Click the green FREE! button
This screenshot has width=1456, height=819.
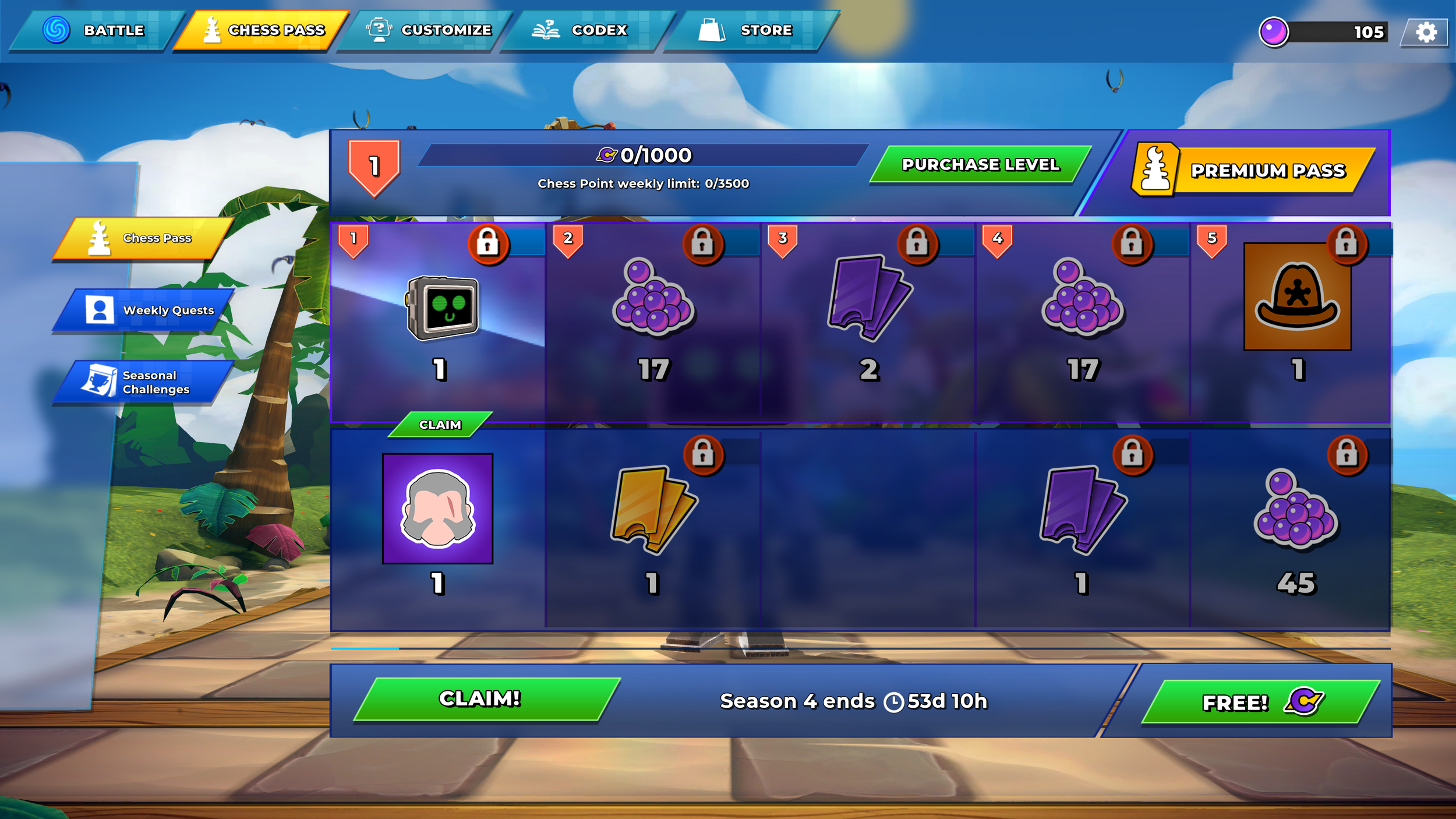coord(1258,702)
